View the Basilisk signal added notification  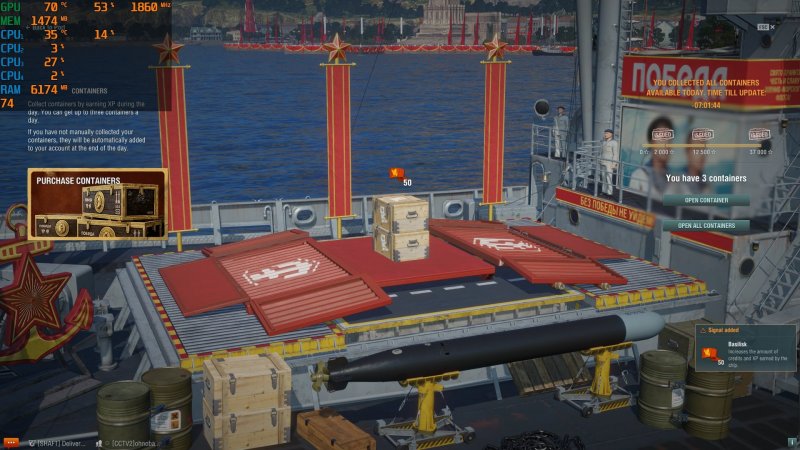coord(746,349)
